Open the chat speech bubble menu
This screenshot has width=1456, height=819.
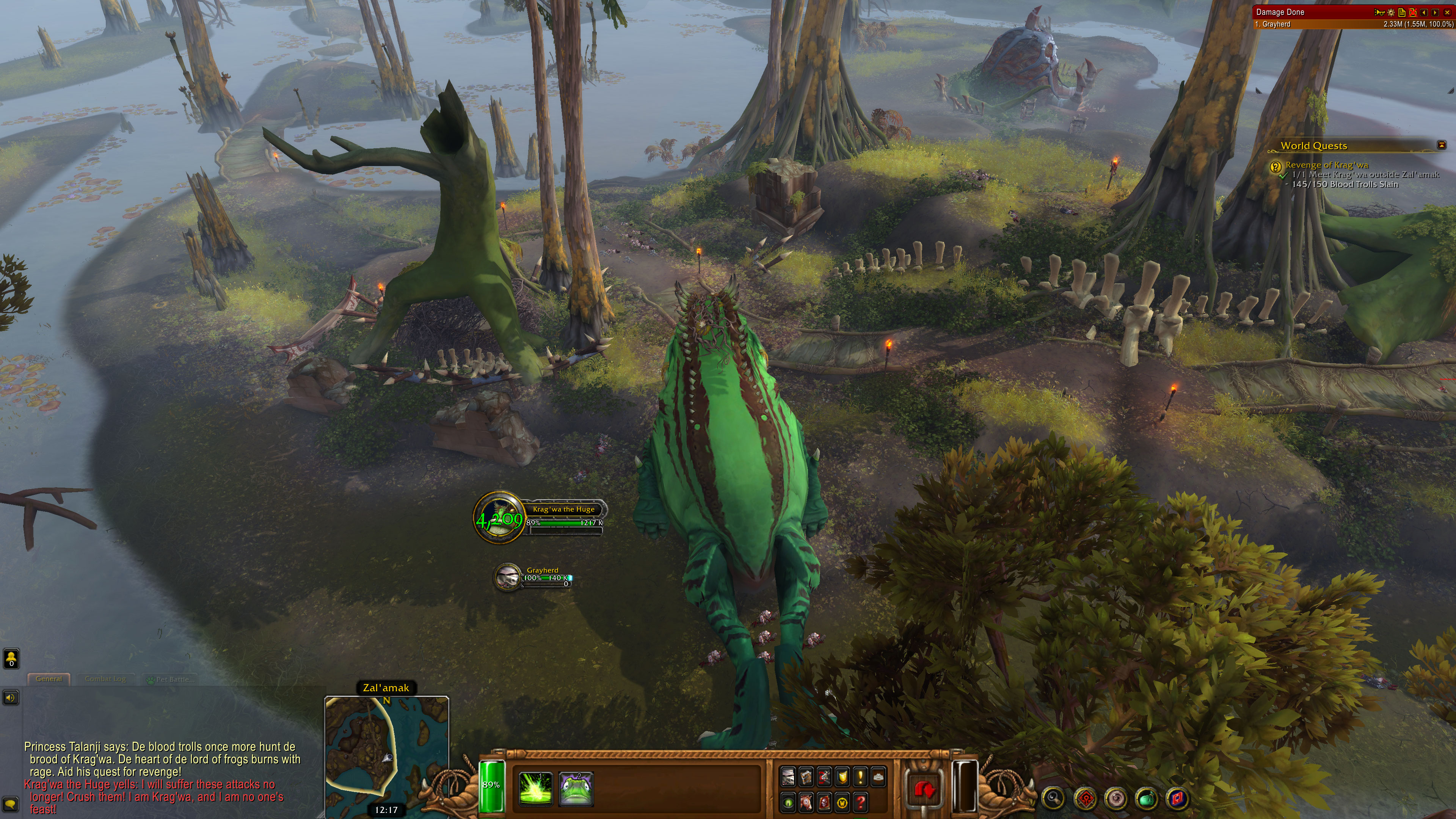[11, 803]
